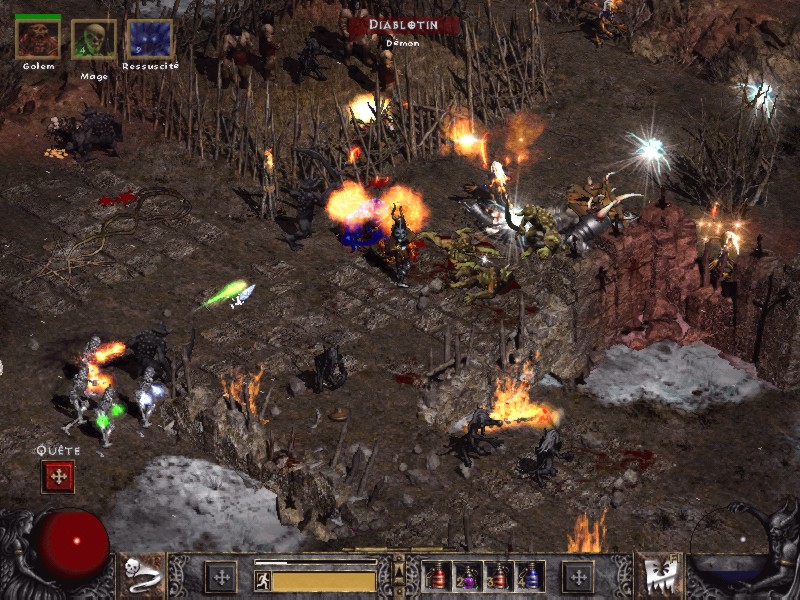Change the left skill with skull spirit icon
The height and width of the screenshot is (600, 800).
point(143,574)
